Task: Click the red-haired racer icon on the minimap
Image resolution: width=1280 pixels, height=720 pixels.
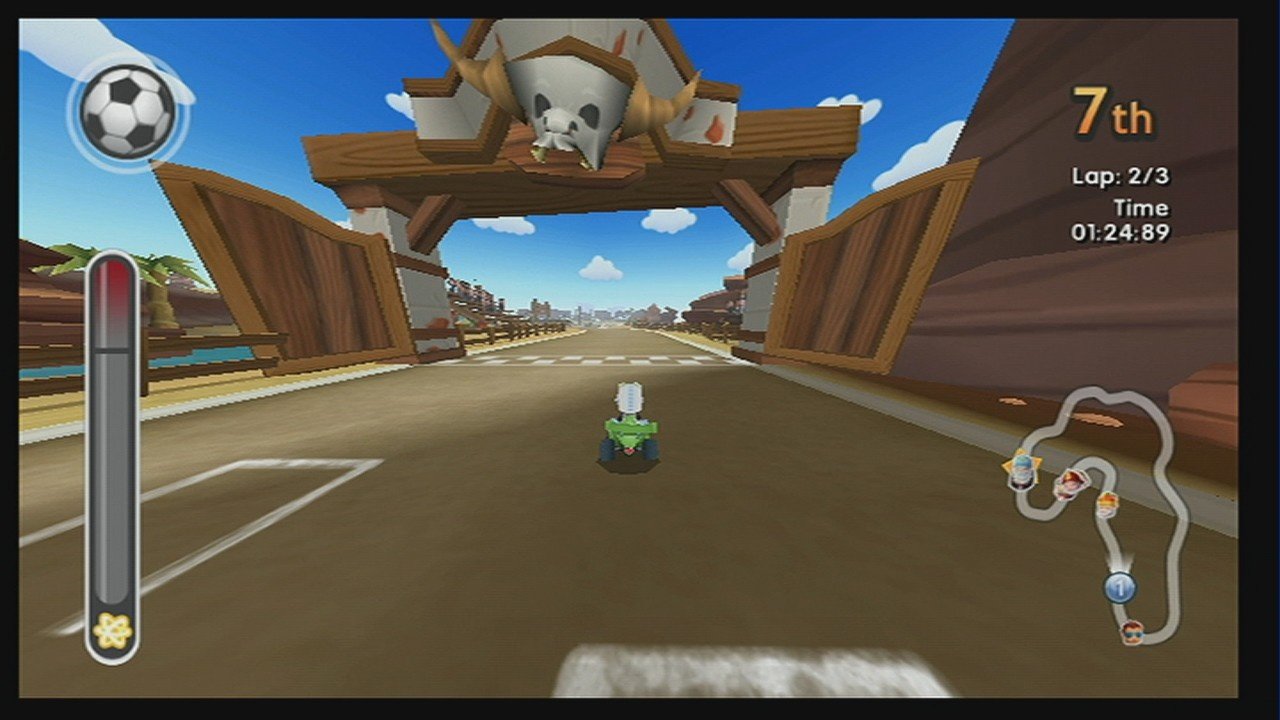Action: (x=1071, y=487)
